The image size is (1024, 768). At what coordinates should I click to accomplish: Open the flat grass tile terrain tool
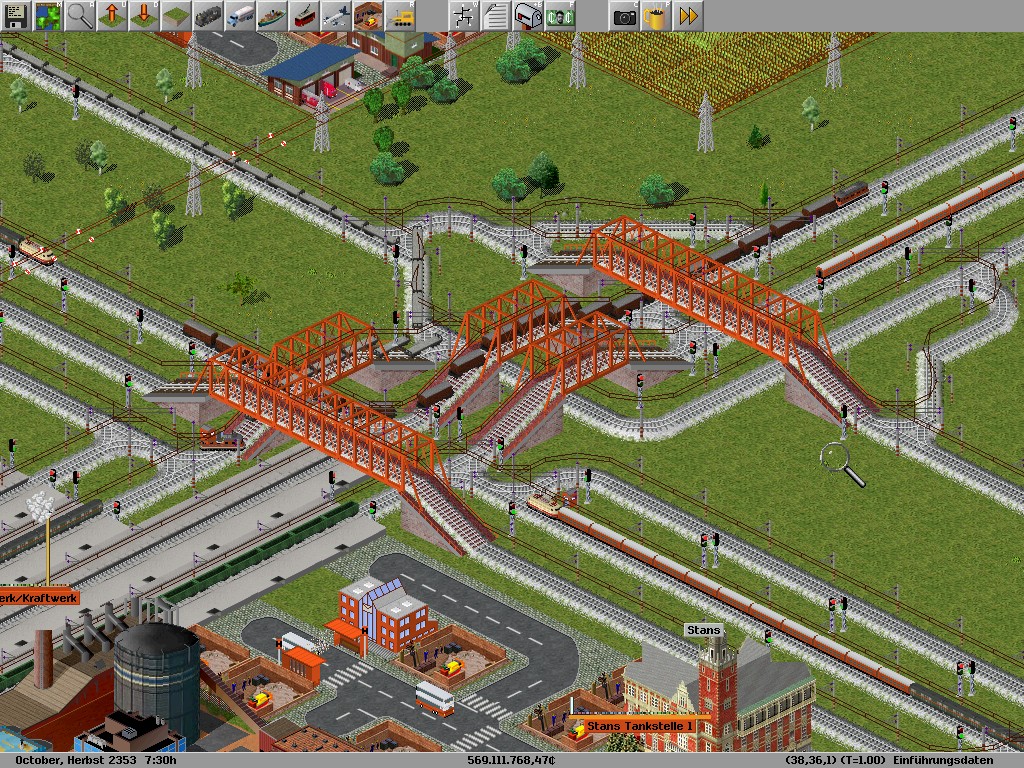coord(176,16)
